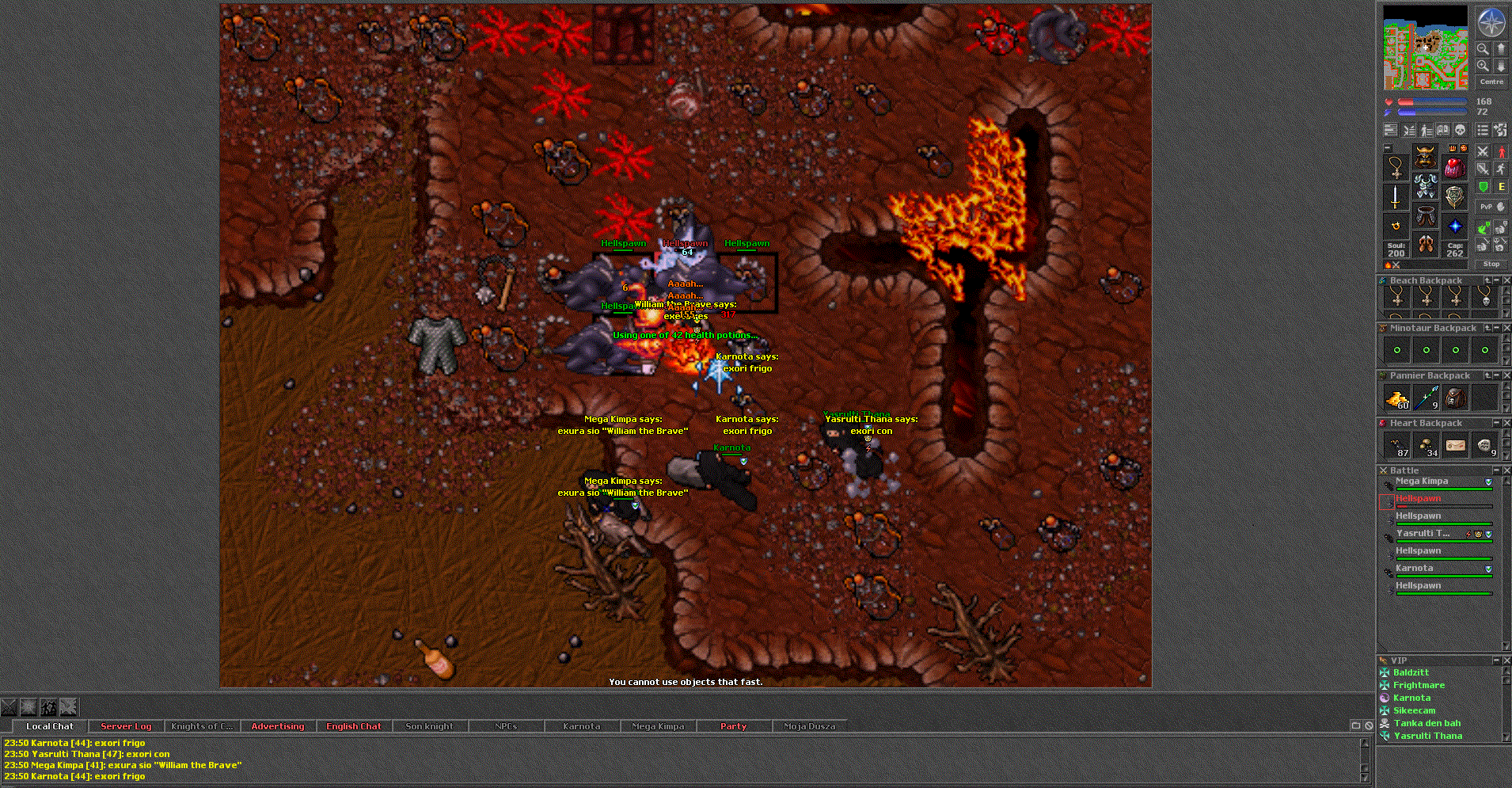Select Mega Kimpa in the Battle list
This screenshot has width=1512, height=788.
1422,482
